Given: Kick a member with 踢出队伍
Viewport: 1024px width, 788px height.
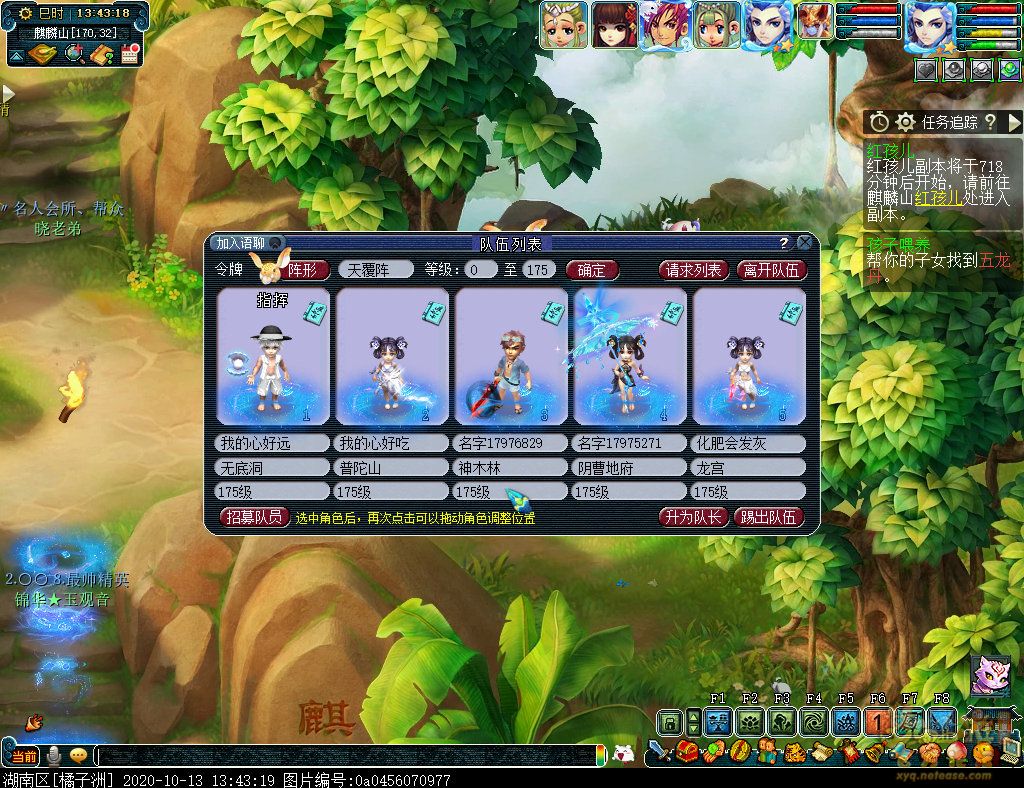Looking at the screenshot, I should (x=769, y=517).
